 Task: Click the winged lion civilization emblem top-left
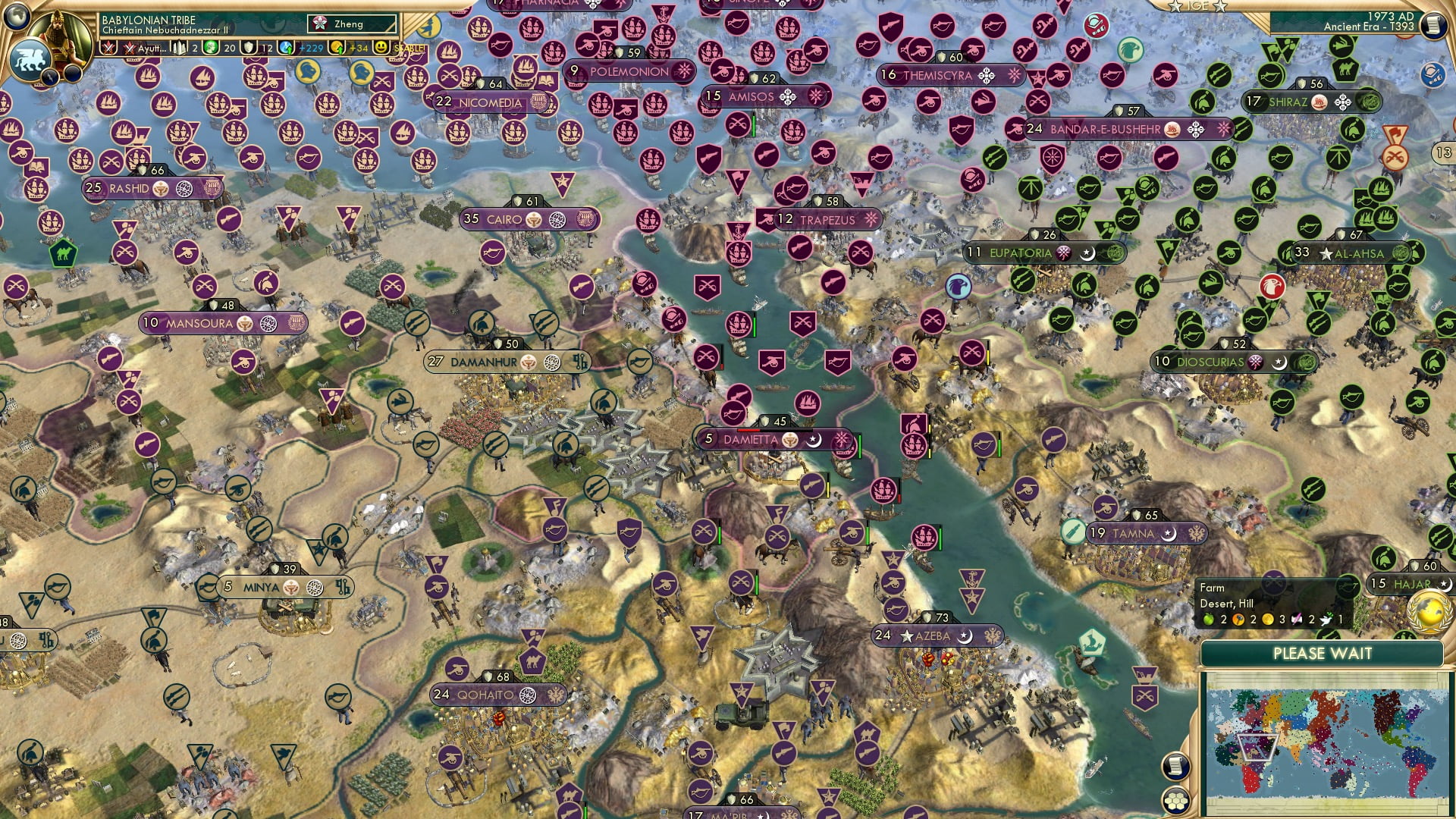tap(31, 59)
